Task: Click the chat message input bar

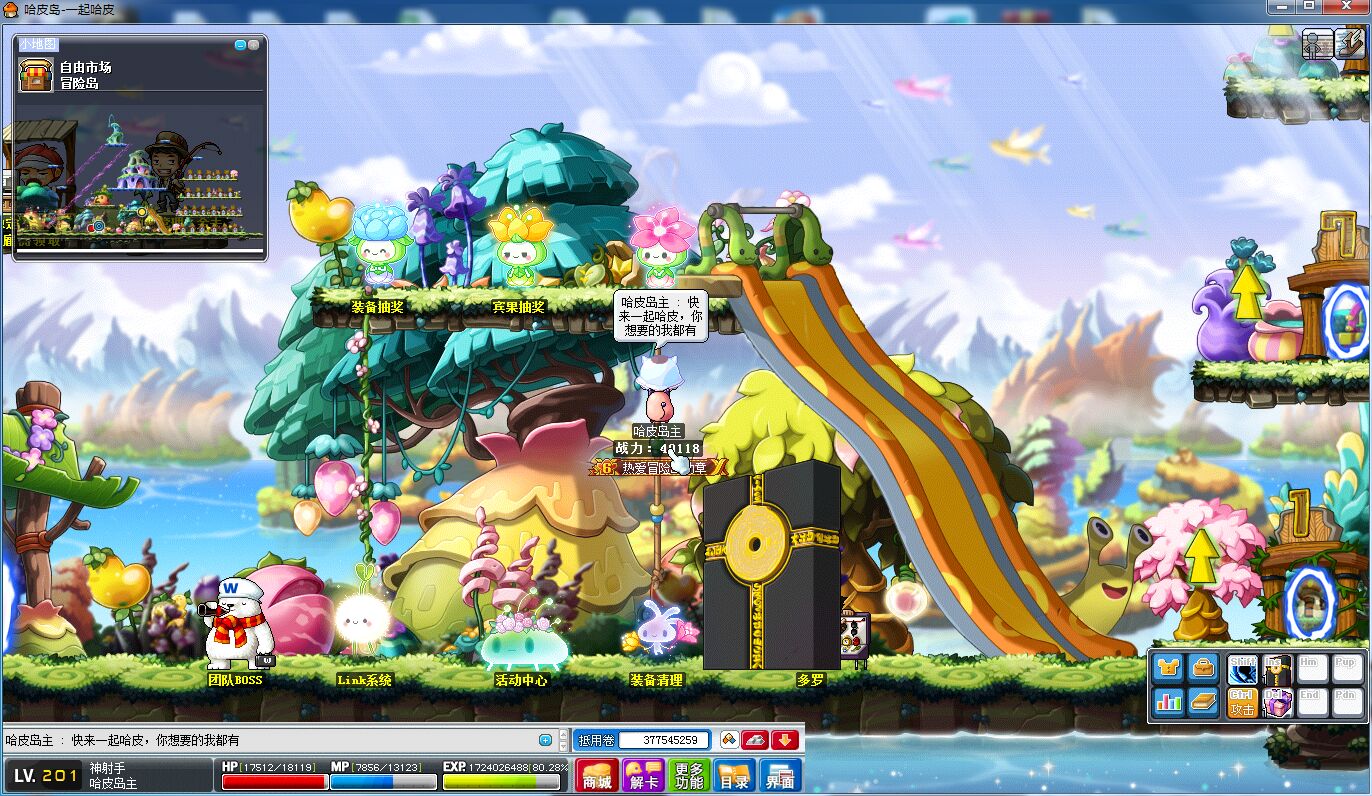Action: 270,740
